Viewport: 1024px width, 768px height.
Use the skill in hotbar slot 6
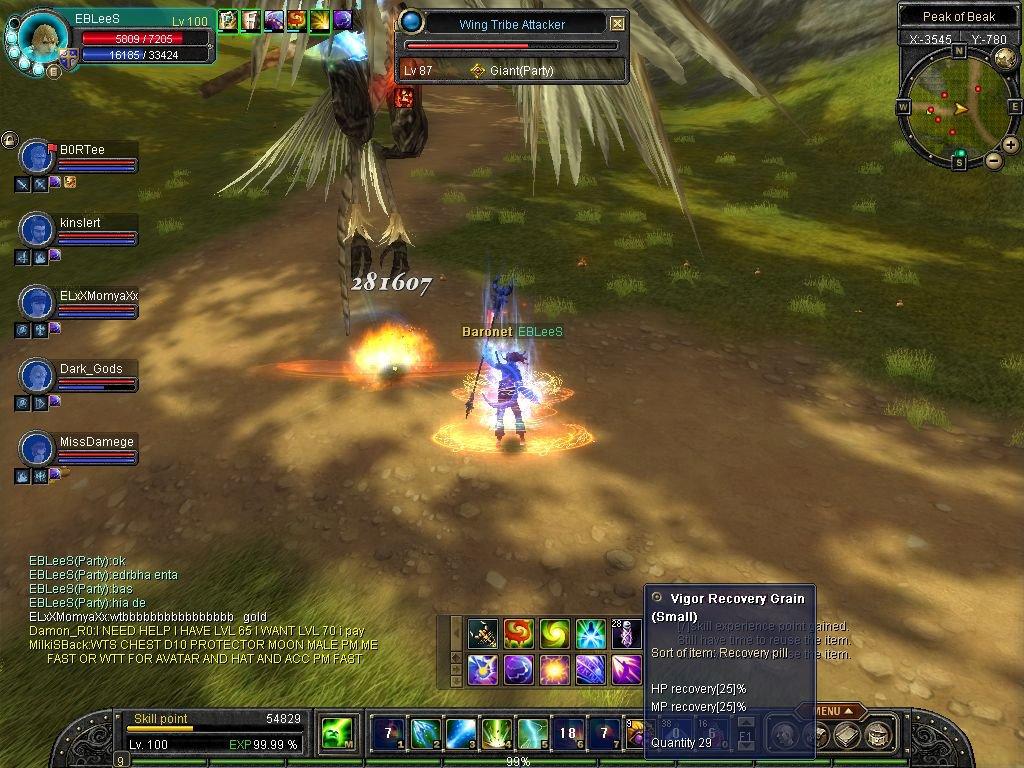coord(568,734)
